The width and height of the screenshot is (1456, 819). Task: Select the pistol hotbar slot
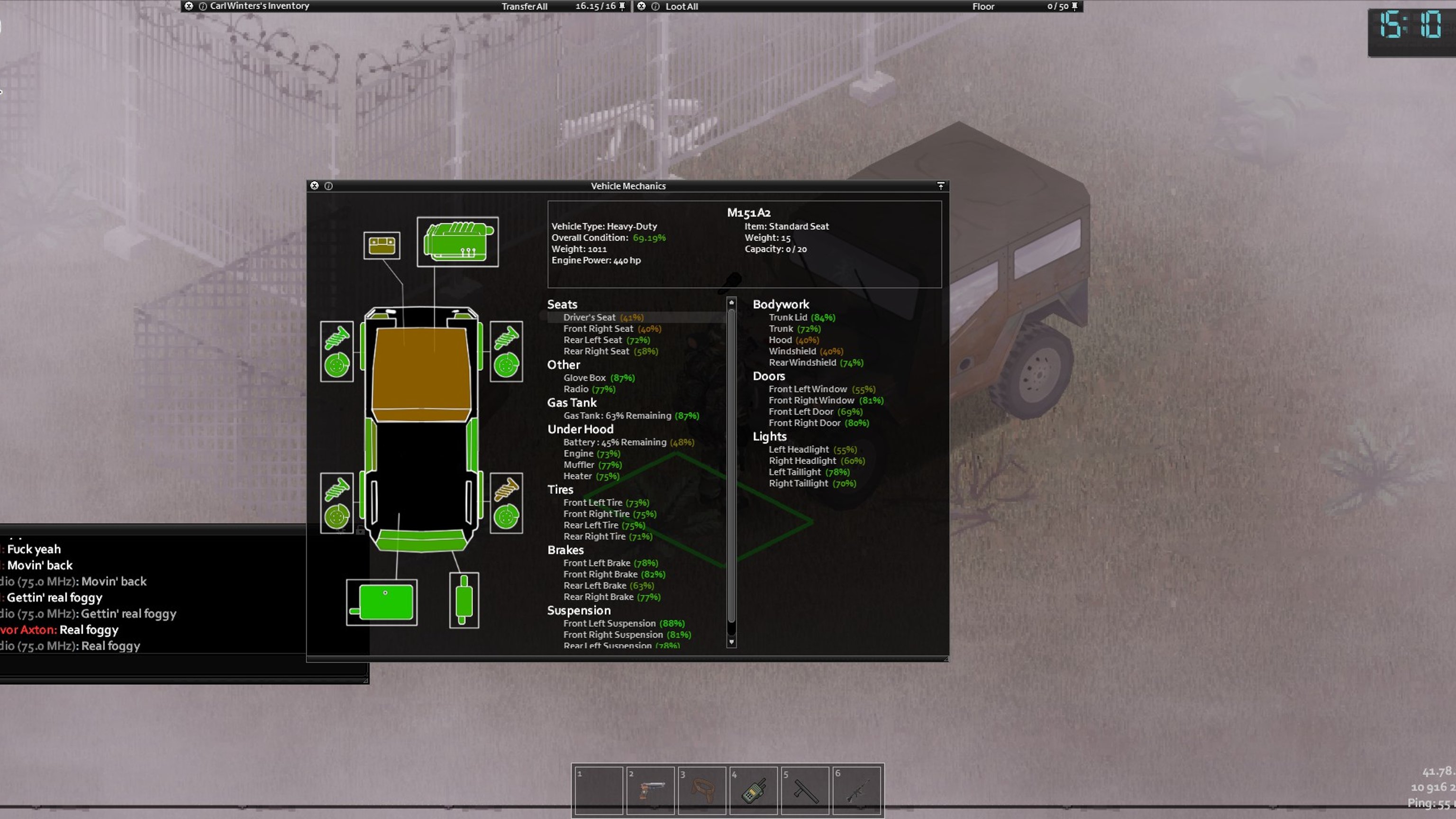650,790
